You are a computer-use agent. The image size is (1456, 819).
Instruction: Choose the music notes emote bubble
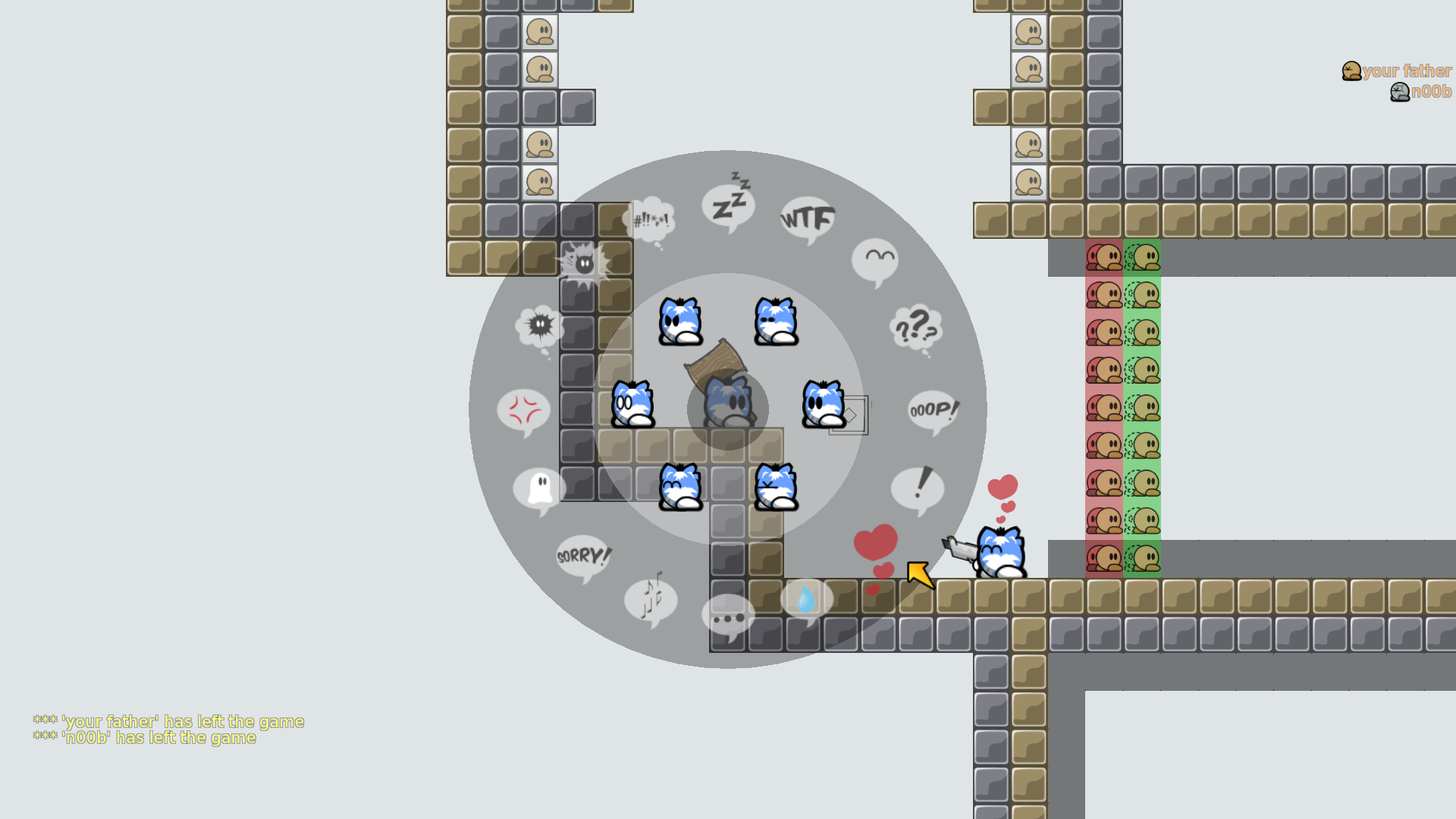[651, 599]
